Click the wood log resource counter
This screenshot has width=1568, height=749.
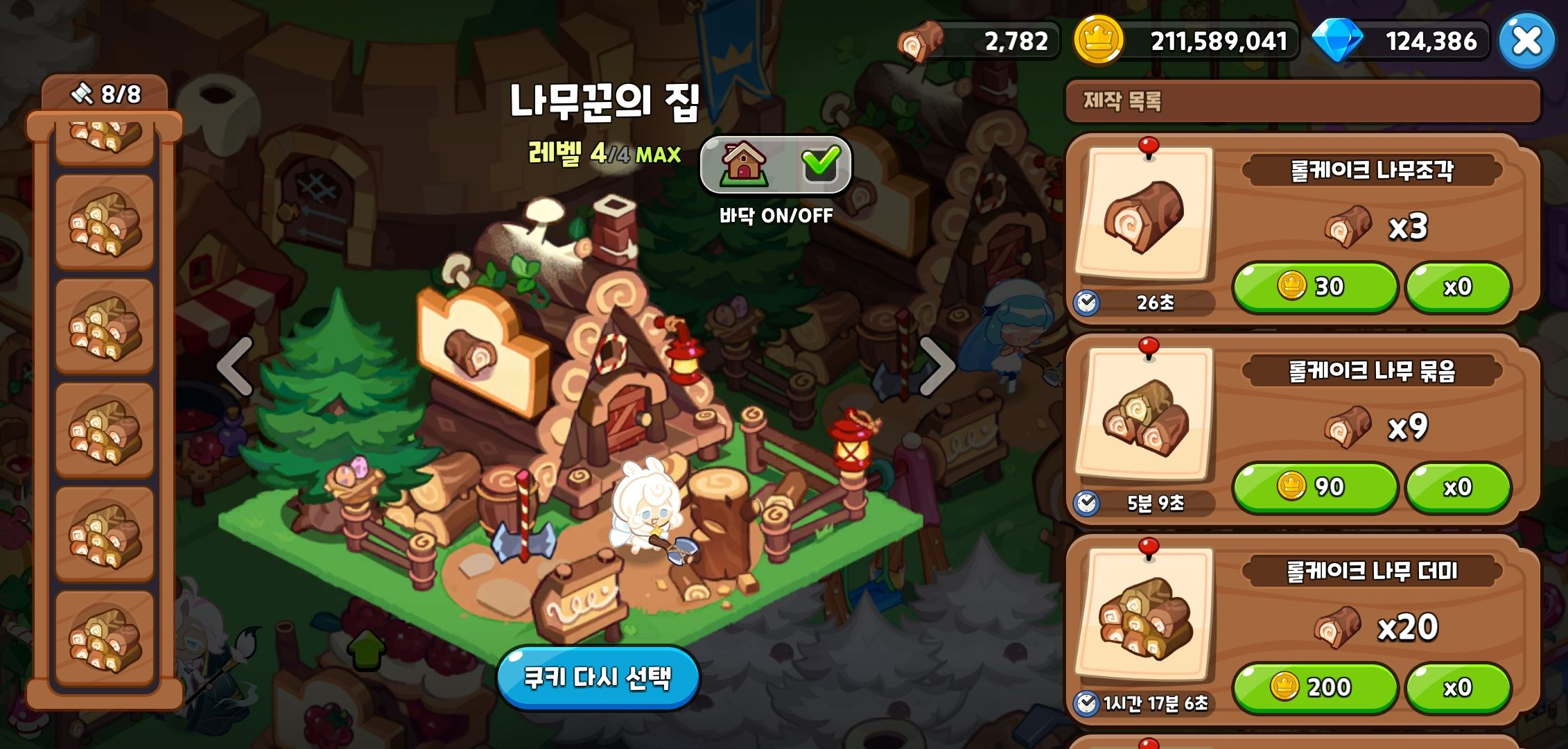tap(970, 40)
